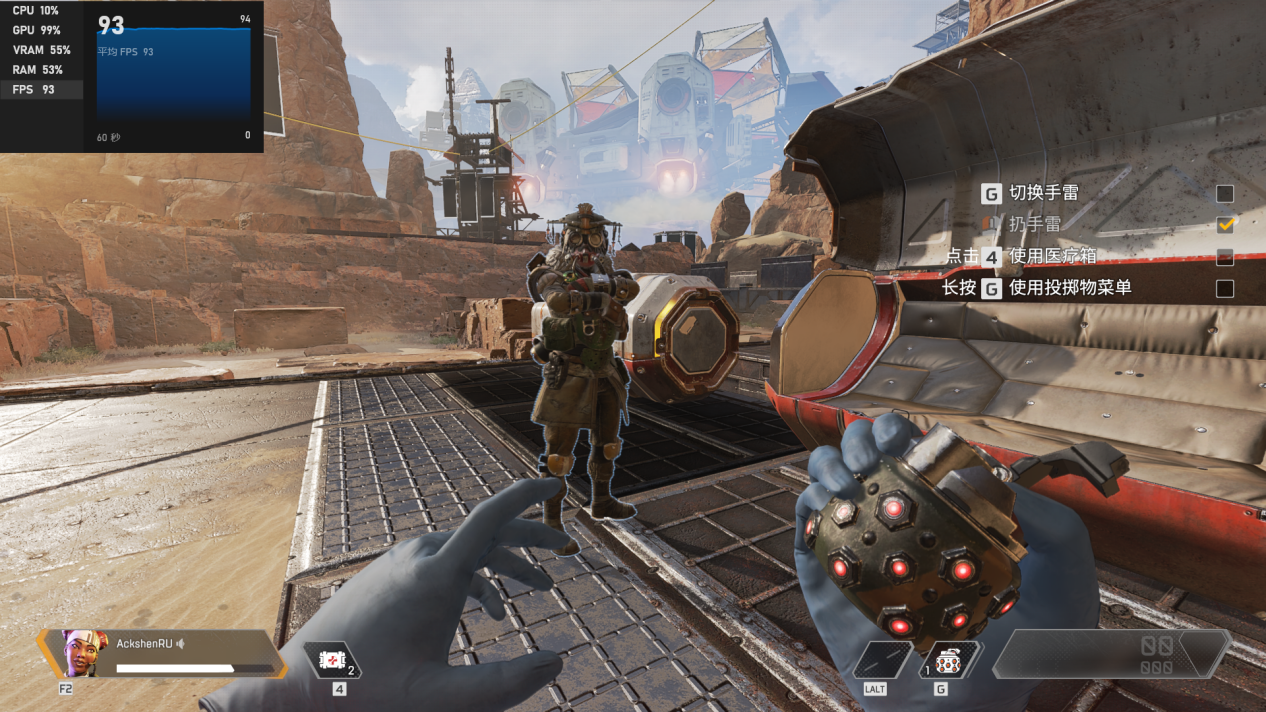1266x712 pixels.
Task: Activate the tactical ability slot
Action: pyautogui.click(x=881, y=660)
